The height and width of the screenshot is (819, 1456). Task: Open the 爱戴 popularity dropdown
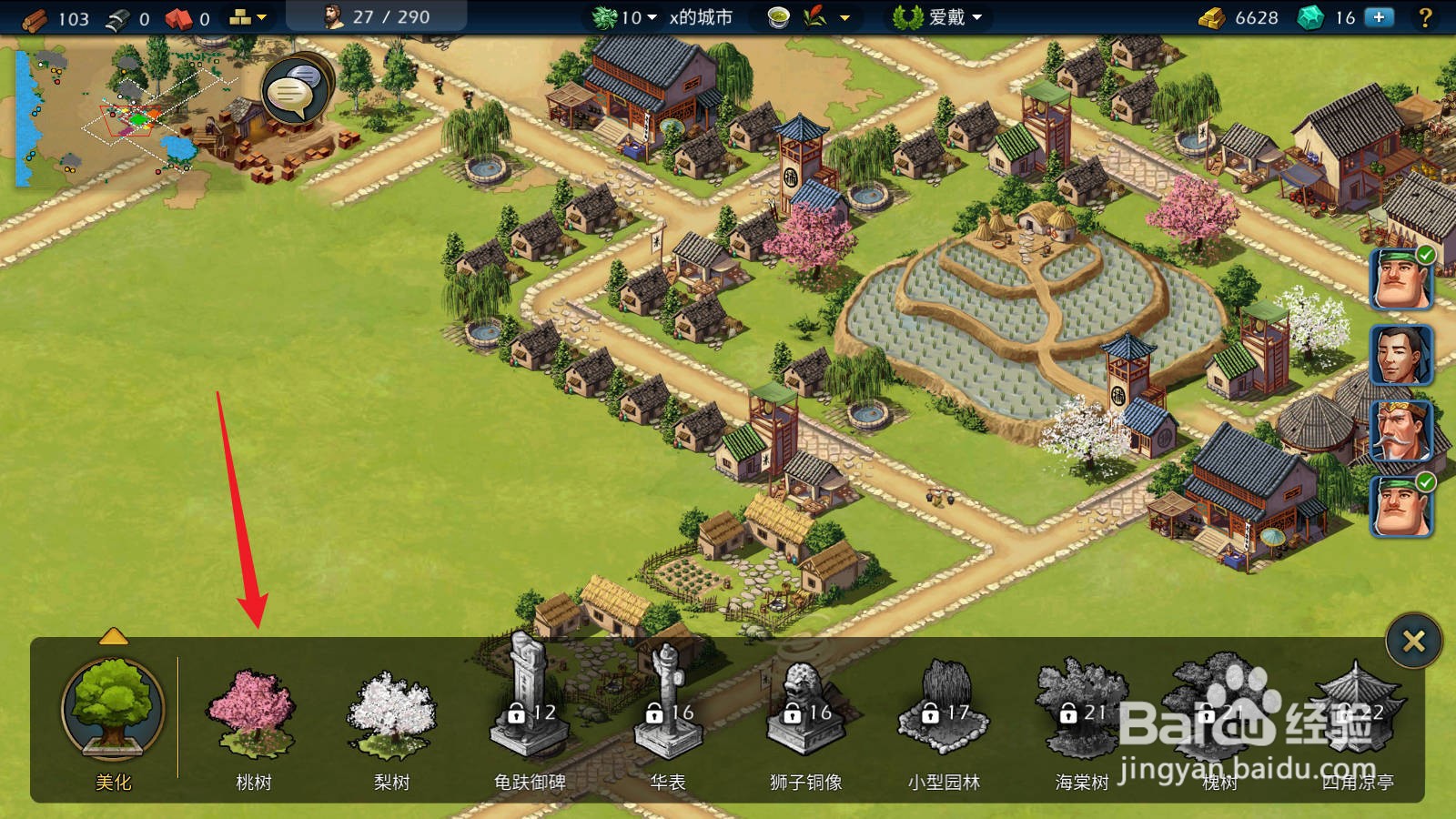[938, 17]
